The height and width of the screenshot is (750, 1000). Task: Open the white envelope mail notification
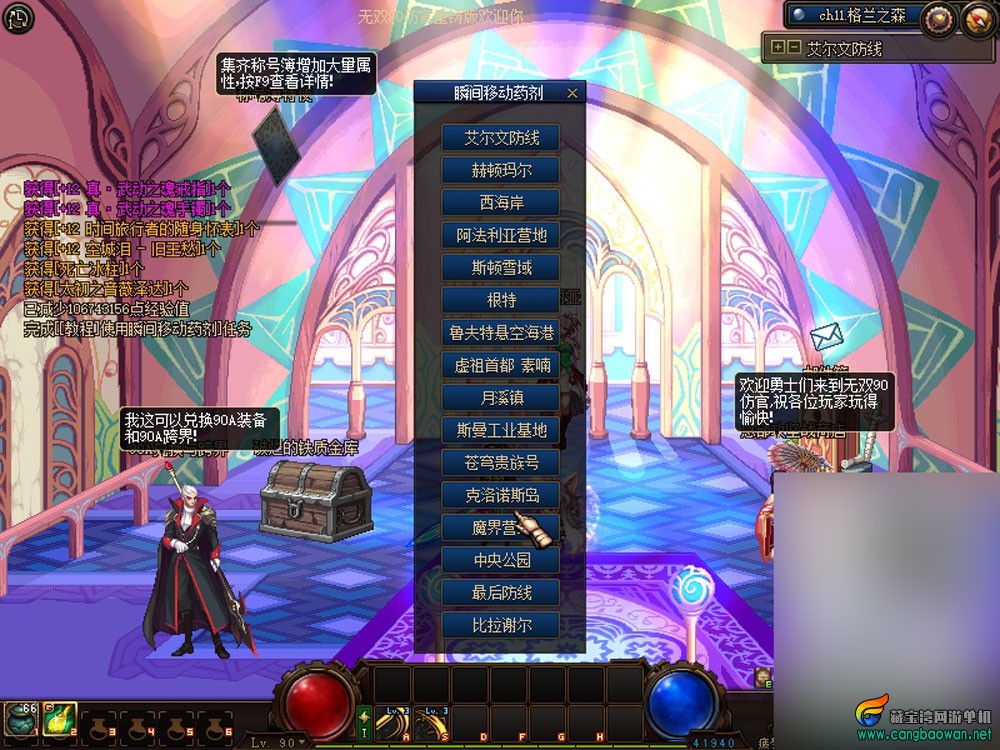point(827,337)
